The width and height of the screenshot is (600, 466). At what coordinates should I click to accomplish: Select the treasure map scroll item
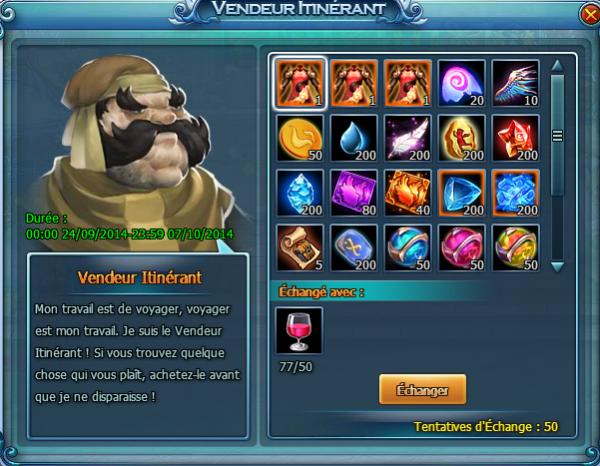pos(298,248)
